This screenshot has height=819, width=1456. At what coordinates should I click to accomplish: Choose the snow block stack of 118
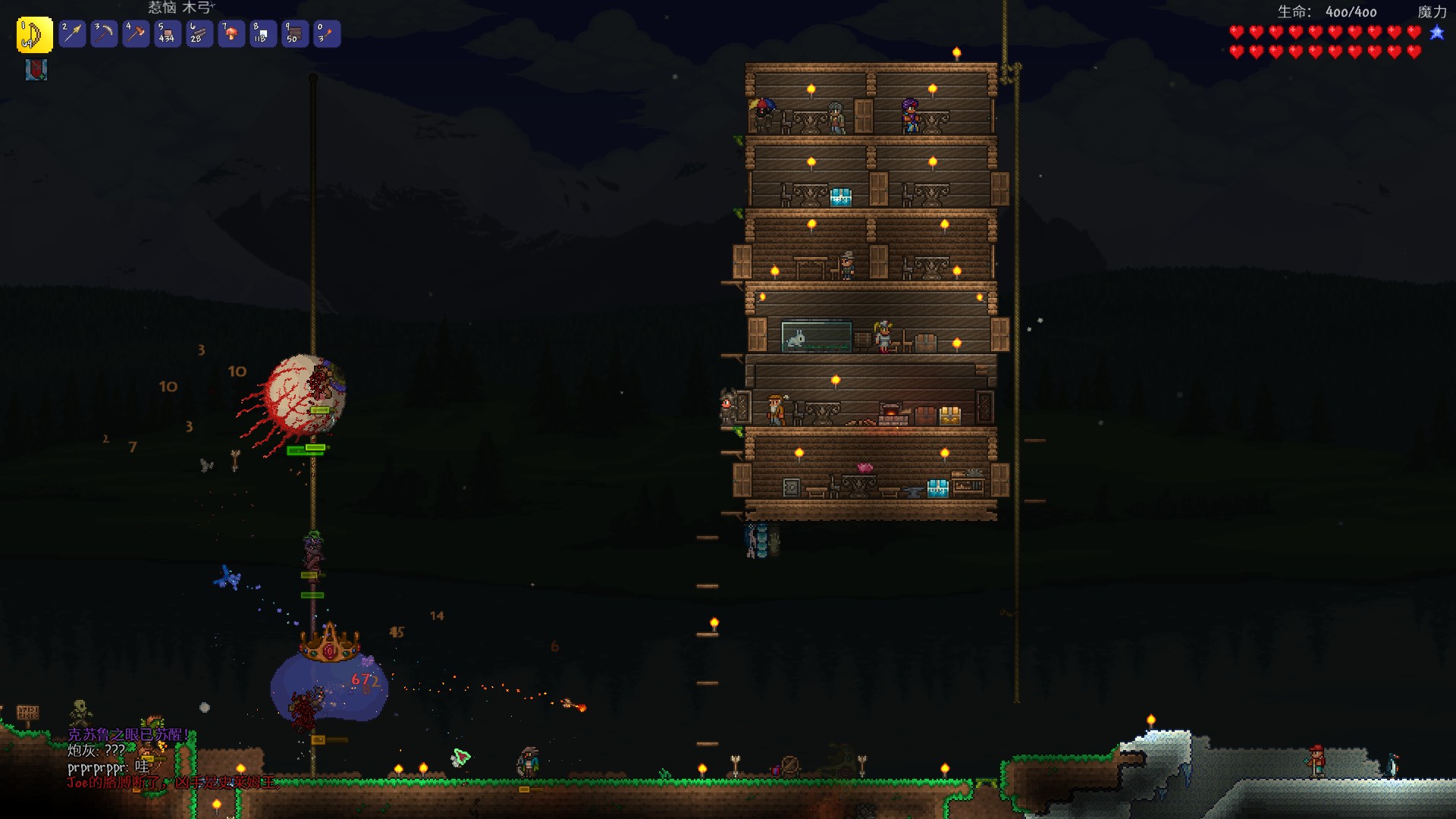pyautogui.click(x=263, y=34)
